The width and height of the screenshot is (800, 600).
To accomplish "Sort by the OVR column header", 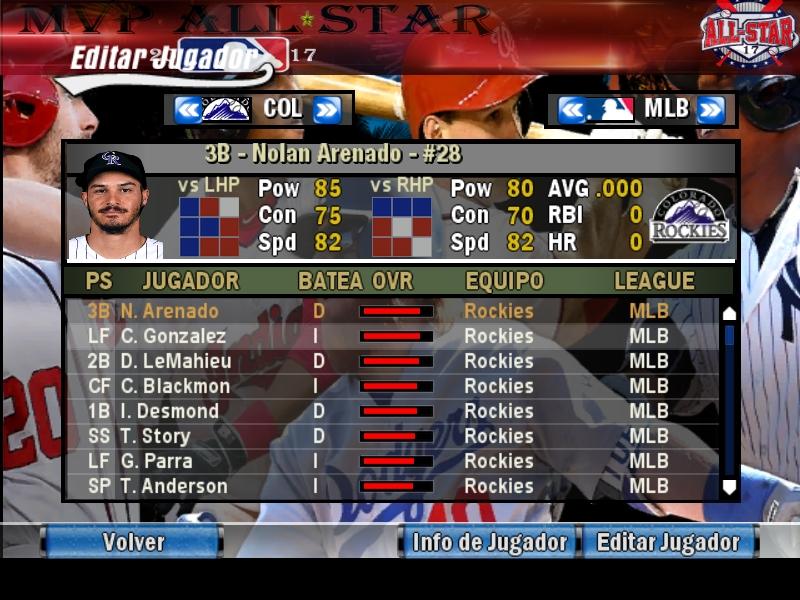I will pyautogui.click(x=392, y=281).
